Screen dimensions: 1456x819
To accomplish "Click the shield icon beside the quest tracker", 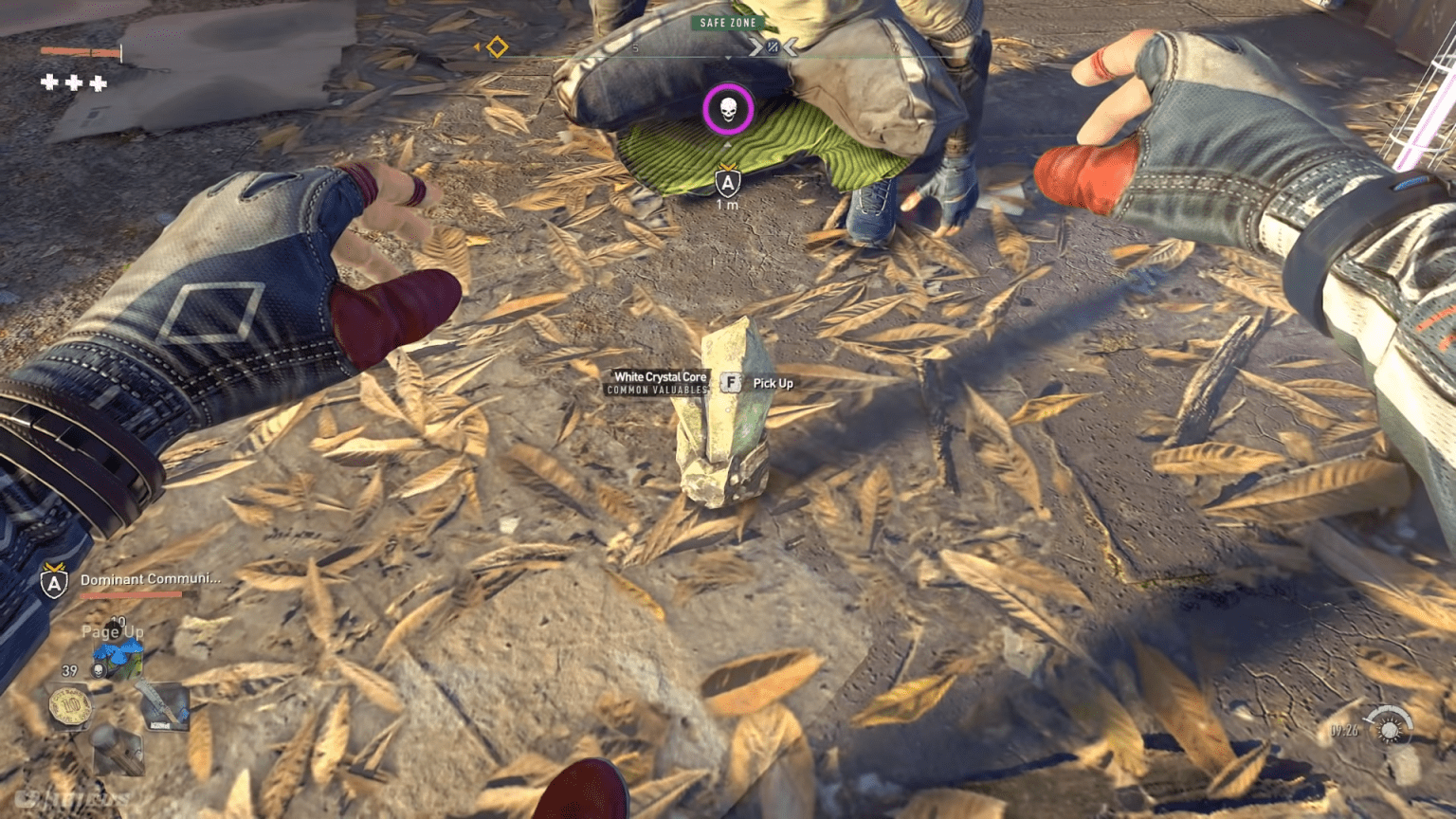I will coord(52,580).
